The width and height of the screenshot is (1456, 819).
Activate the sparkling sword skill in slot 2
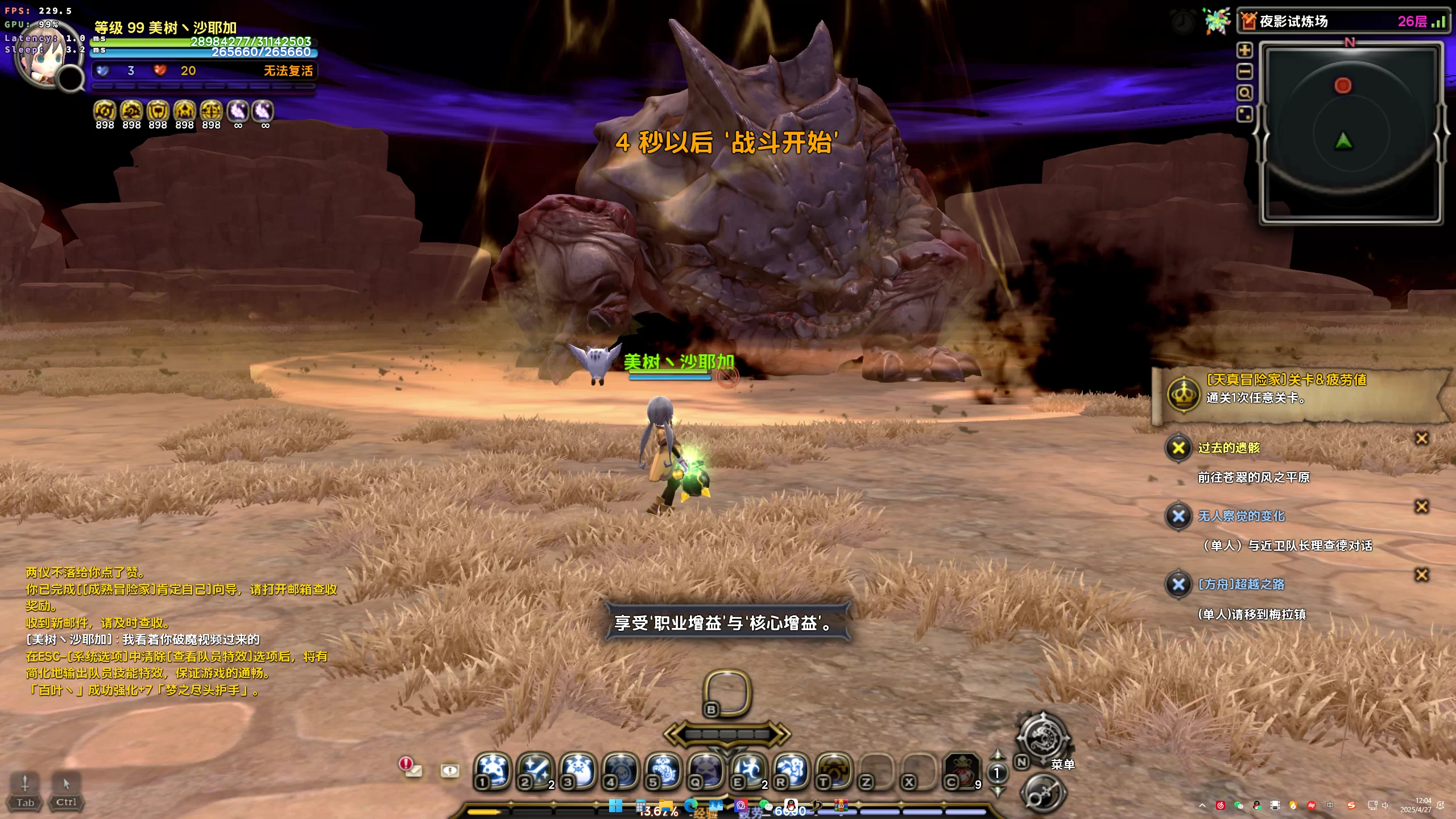point(535,771)
